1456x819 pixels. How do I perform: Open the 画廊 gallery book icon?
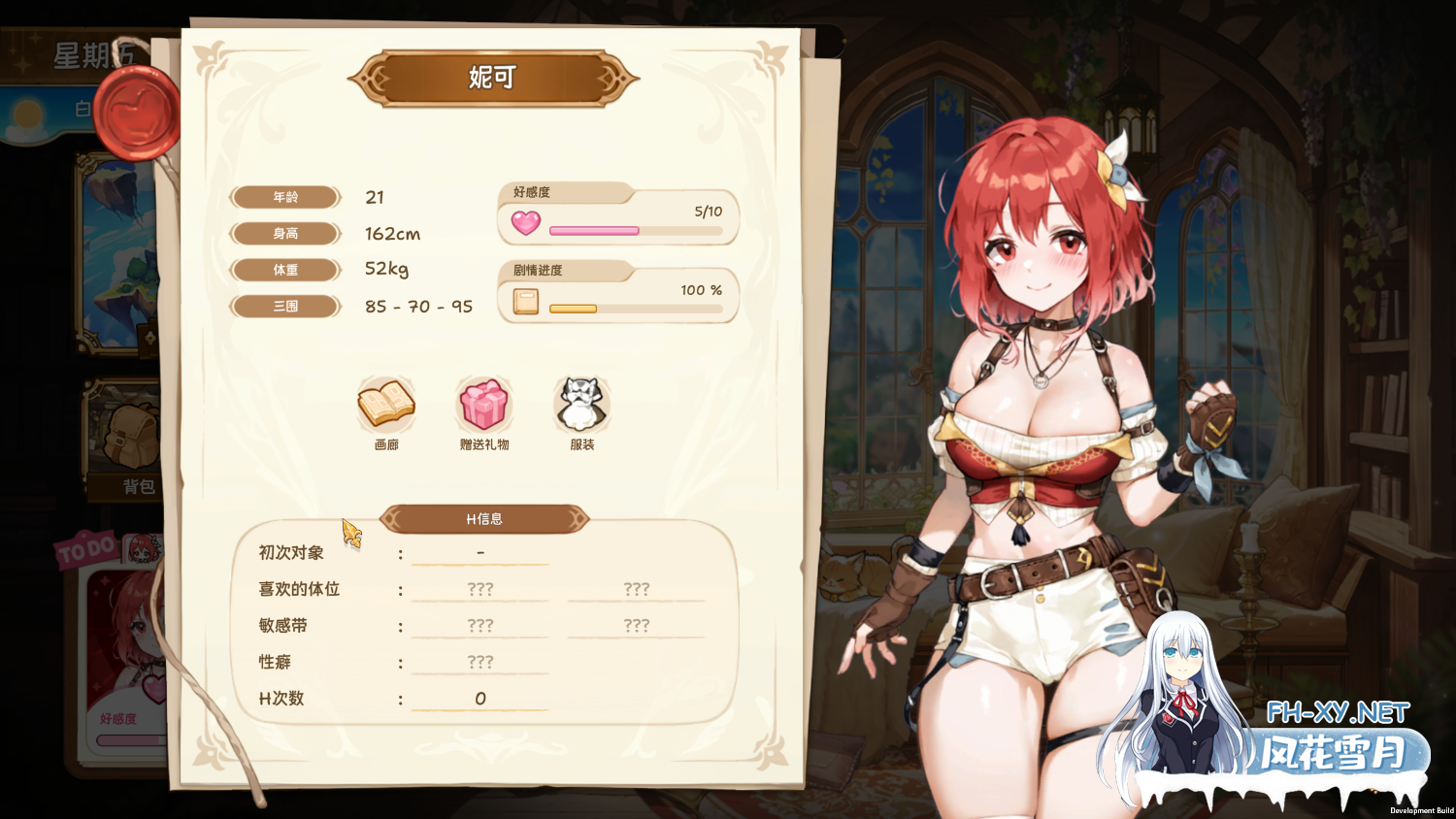(x=386, y=406)
